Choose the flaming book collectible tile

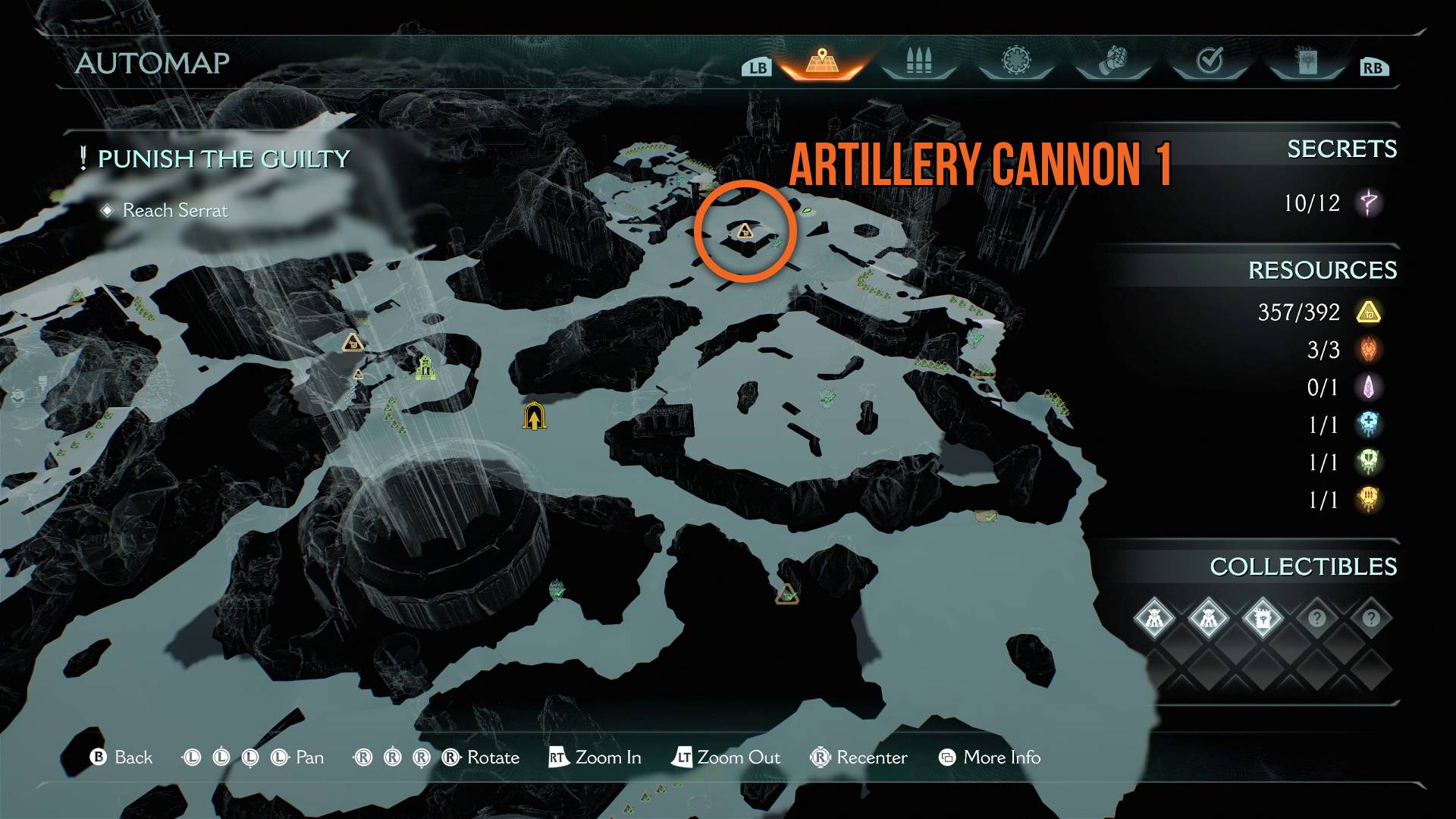pyautogui.click(x=1263, y=619)
